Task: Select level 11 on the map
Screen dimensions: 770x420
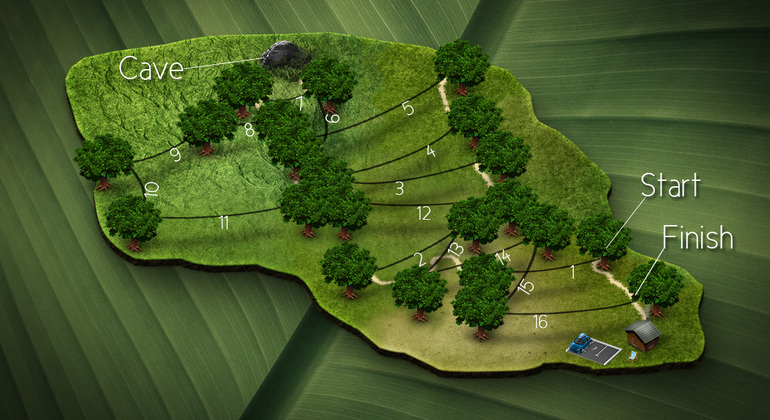Action: point(223,223)
